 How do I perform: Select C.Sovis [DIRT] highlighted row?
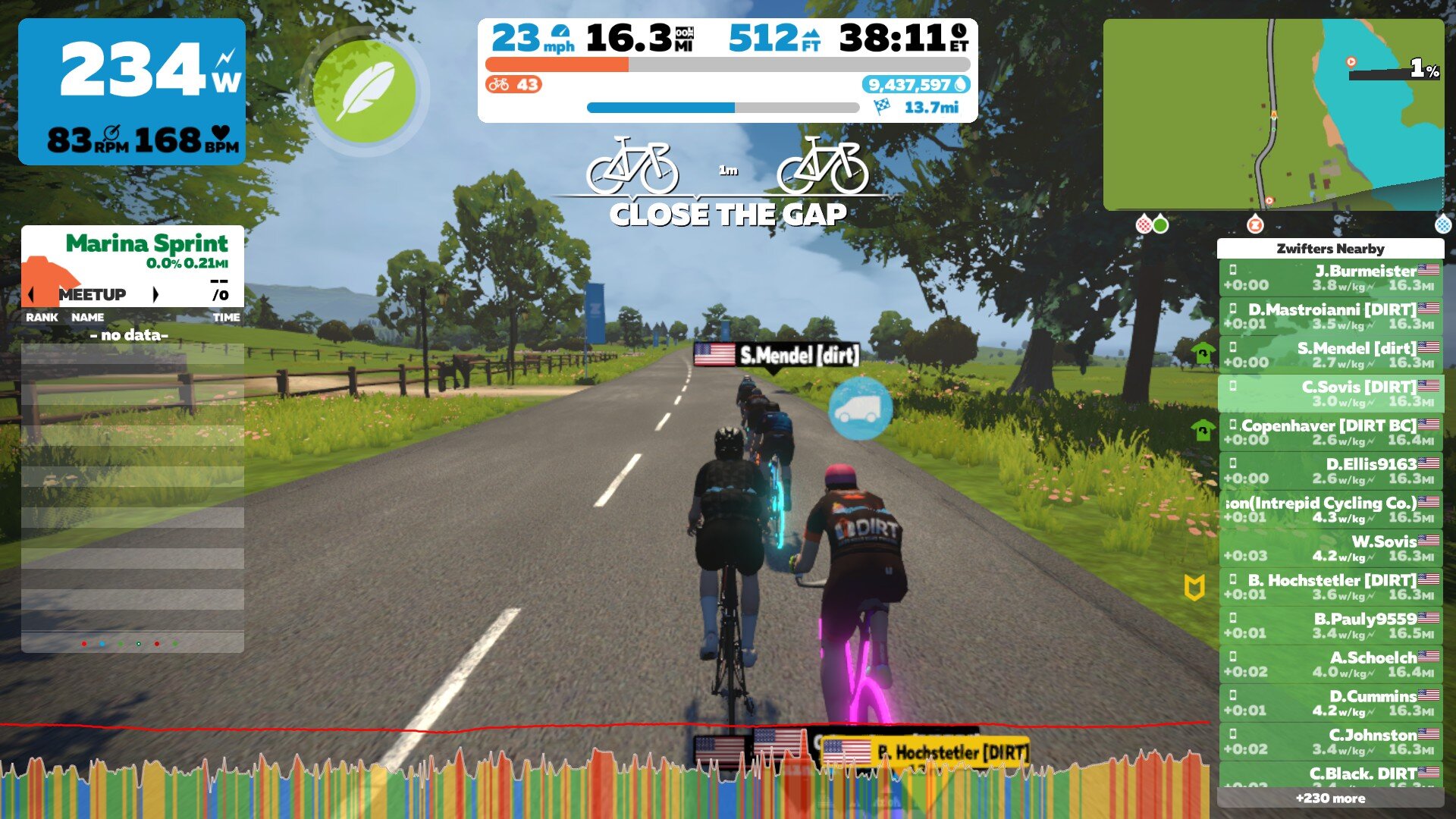tap(1330, 394)
